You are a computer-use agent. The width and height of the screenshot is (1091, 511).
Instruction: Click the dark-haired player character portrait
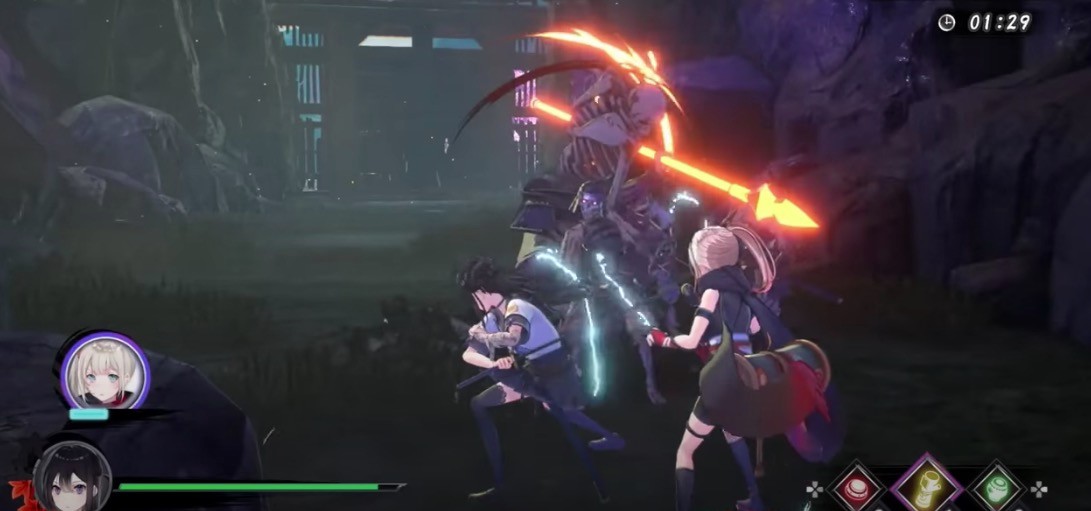pyautogui.click(x=71, y=478)
